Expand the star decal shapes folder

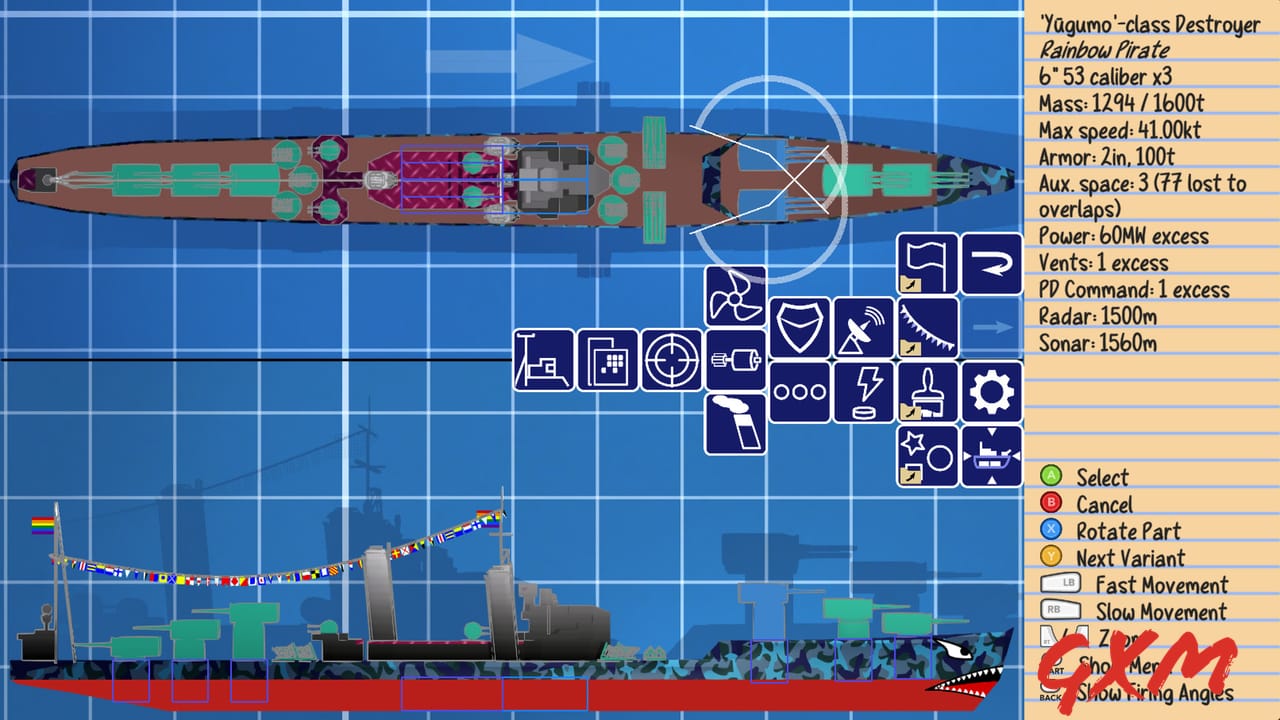[926, 457]
